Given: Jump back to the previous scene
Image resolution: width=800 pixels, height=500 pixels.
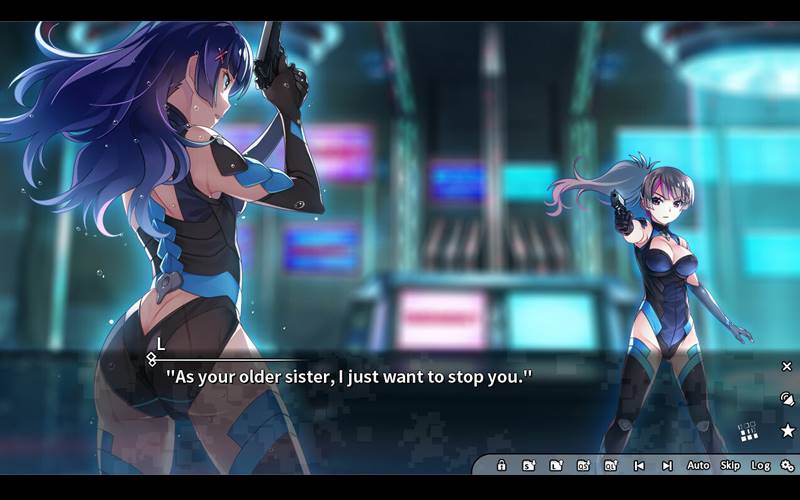Looking at the screenshot, I should tap(639, 466).
